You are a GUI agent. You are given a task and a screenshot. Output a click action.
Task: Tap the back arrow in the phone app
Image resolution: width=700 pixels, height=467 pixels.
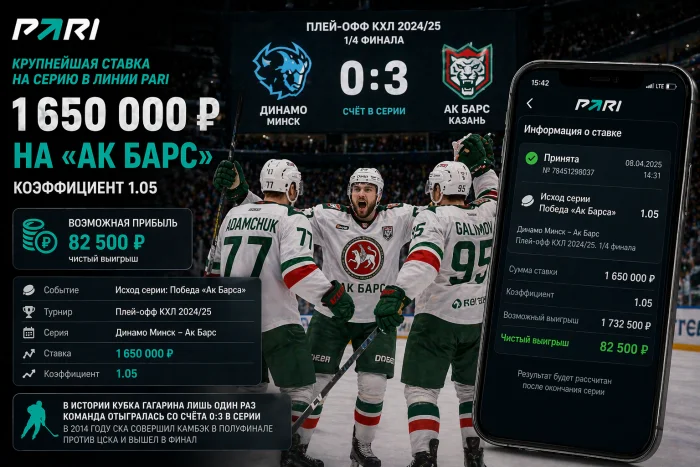point(530,104)
